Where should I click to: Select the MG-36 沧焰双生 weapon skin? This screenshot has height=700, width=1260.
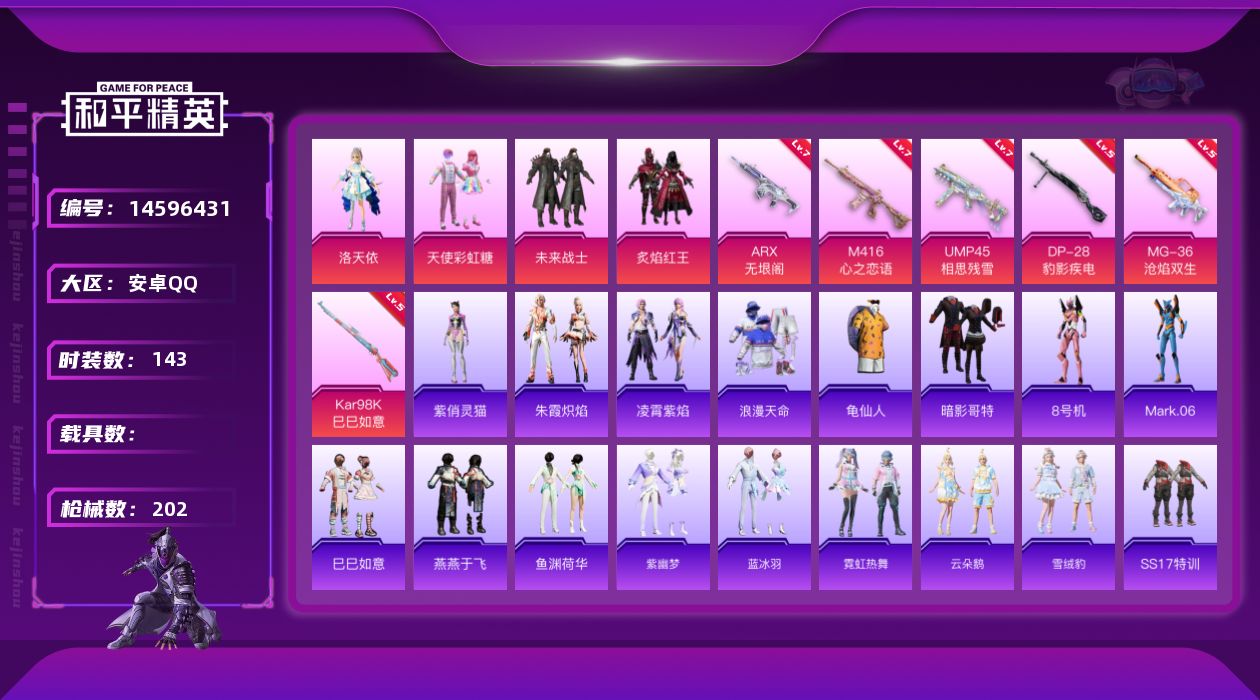1170,211
